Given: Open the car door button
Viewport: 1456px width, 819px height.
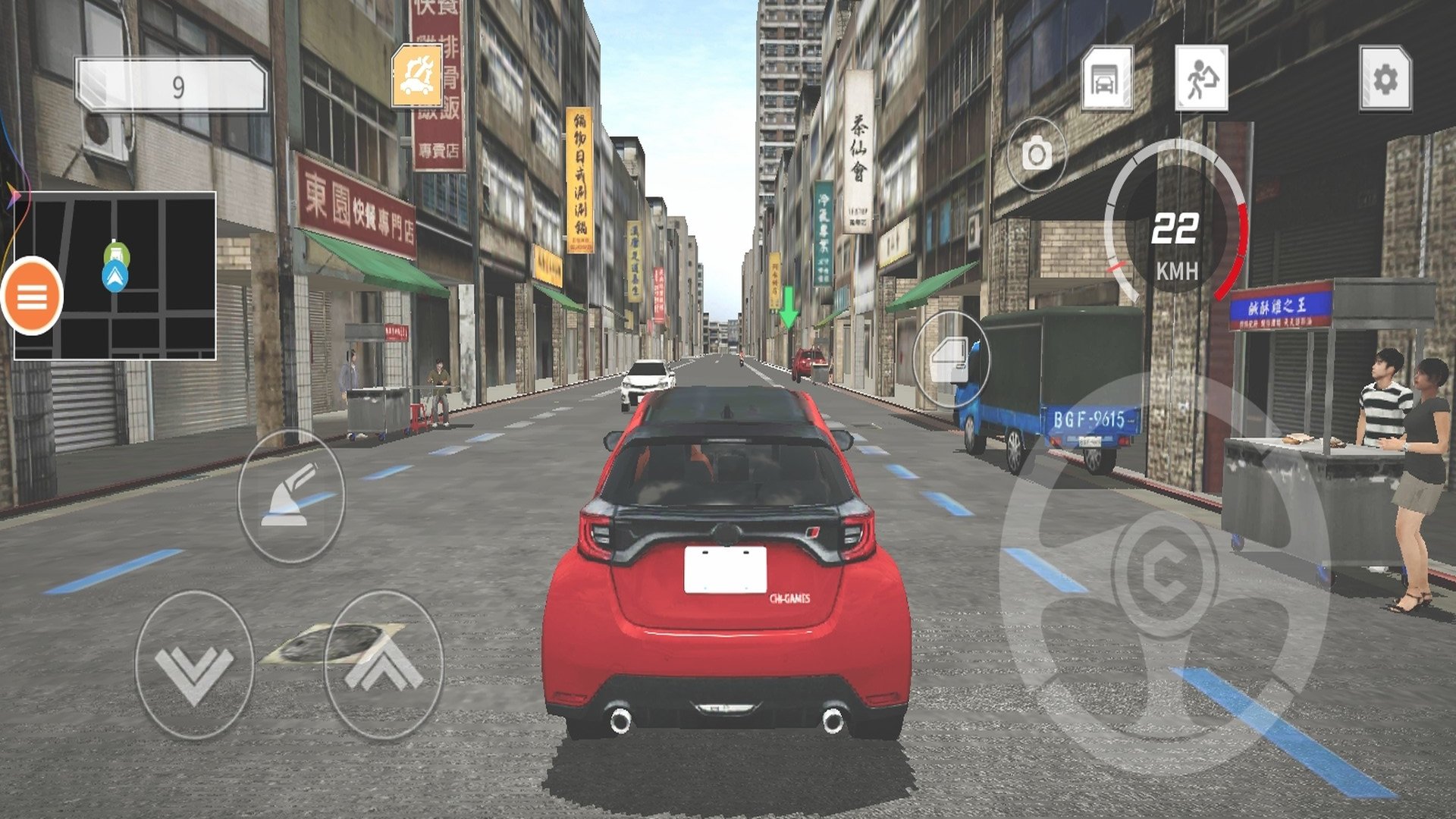Looking at the screenshot, I should tap(951, 360).
